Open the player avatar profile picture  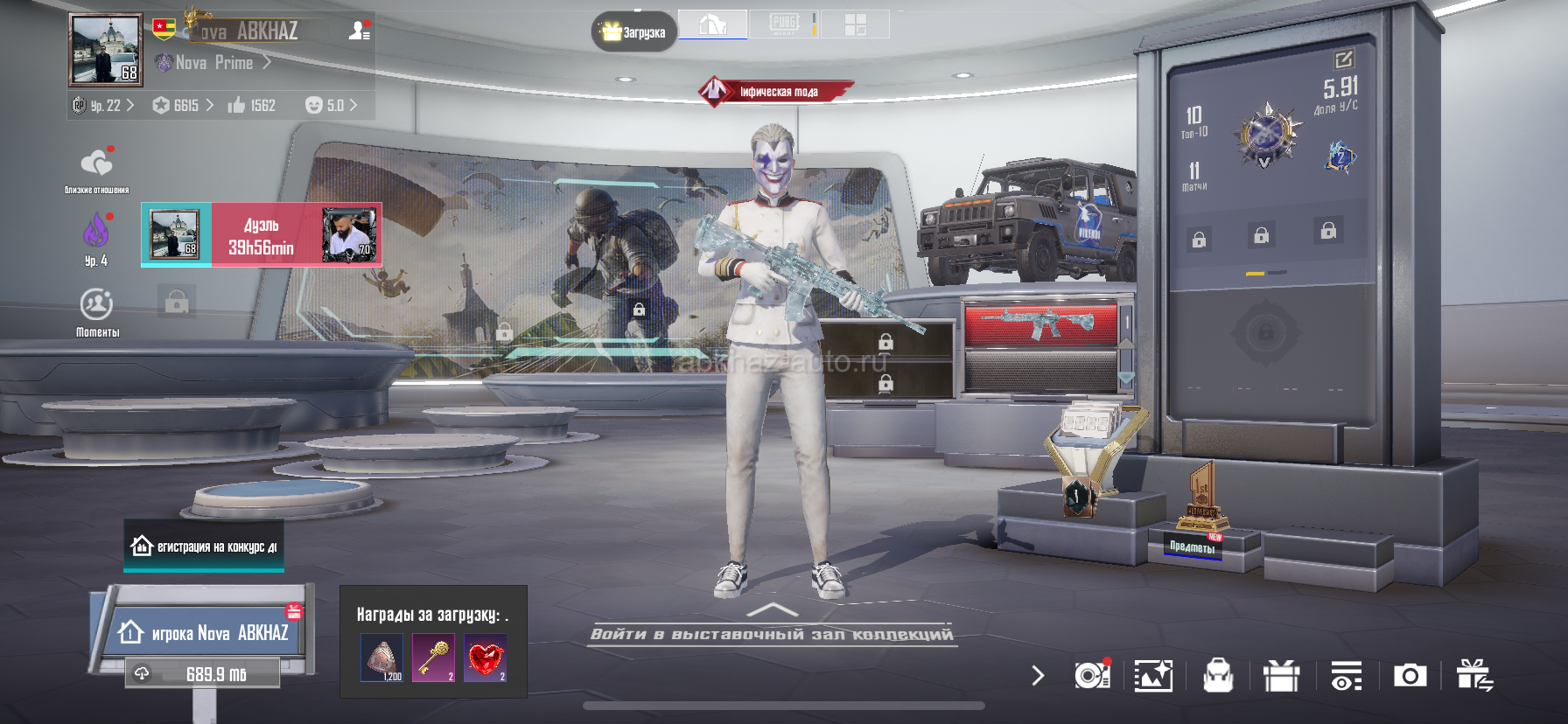click(105, 50)
